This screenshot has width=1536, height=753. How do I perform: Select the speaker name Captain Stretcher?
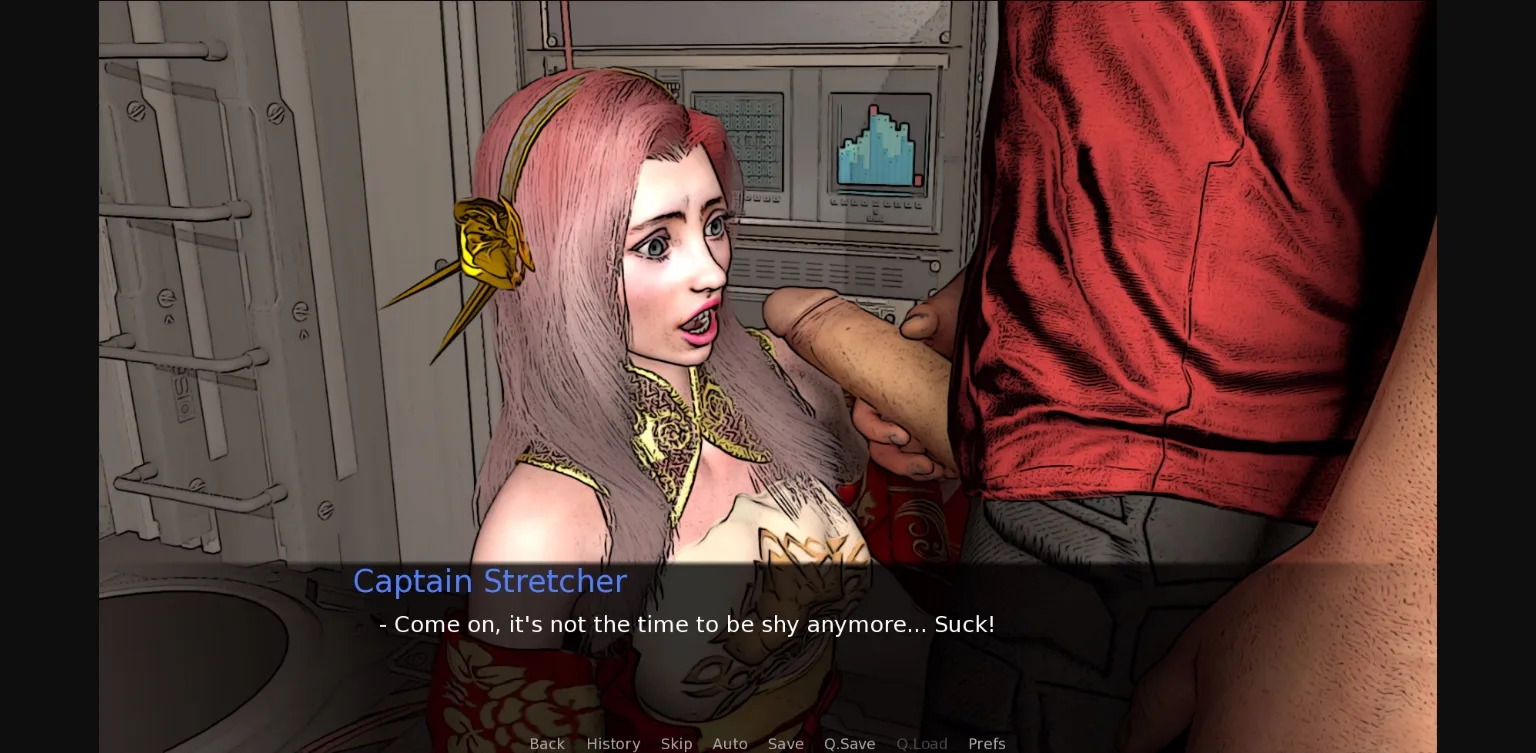coord(489,581)
